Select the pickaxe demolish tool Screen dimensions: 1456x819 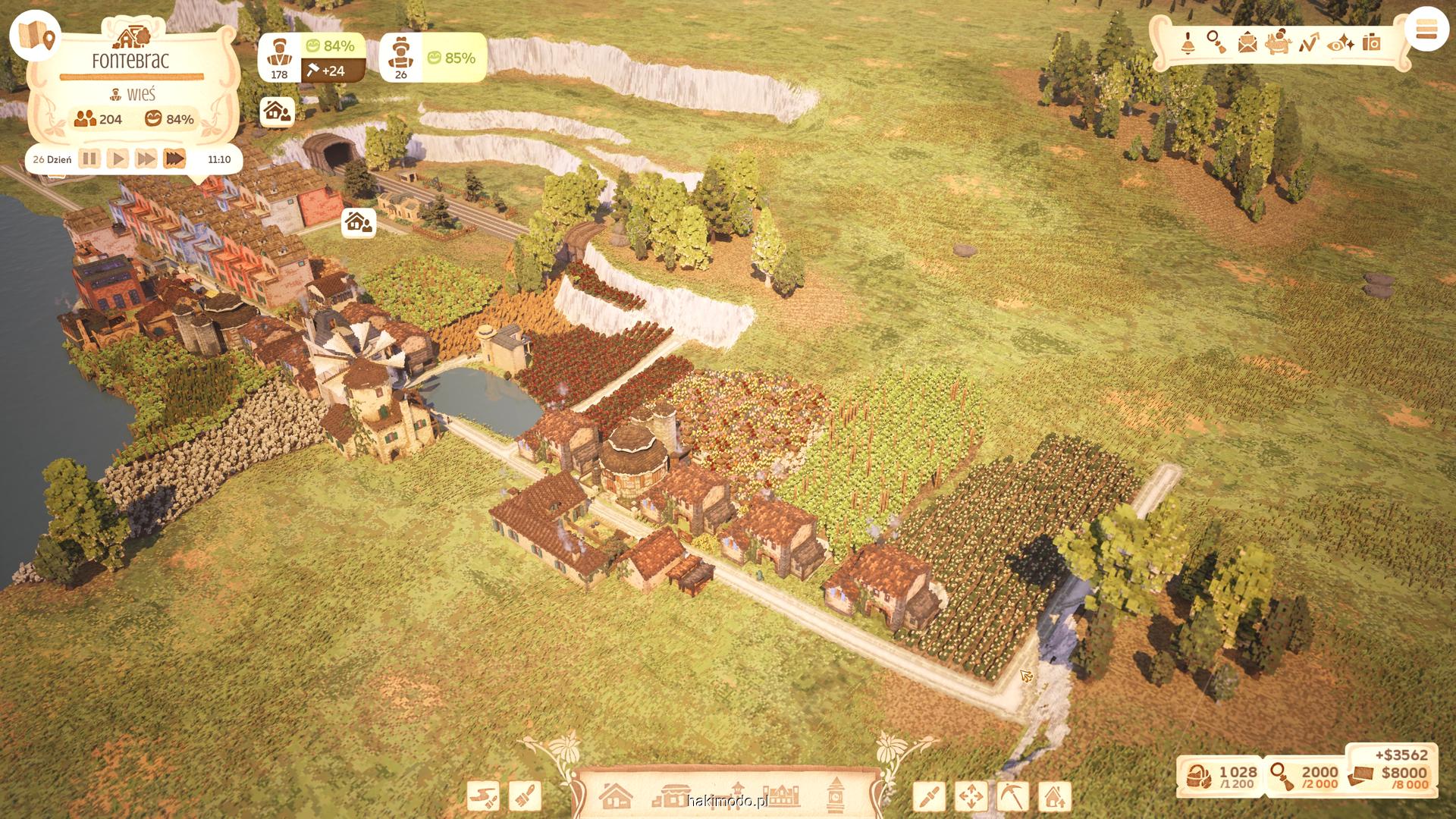1012,796
